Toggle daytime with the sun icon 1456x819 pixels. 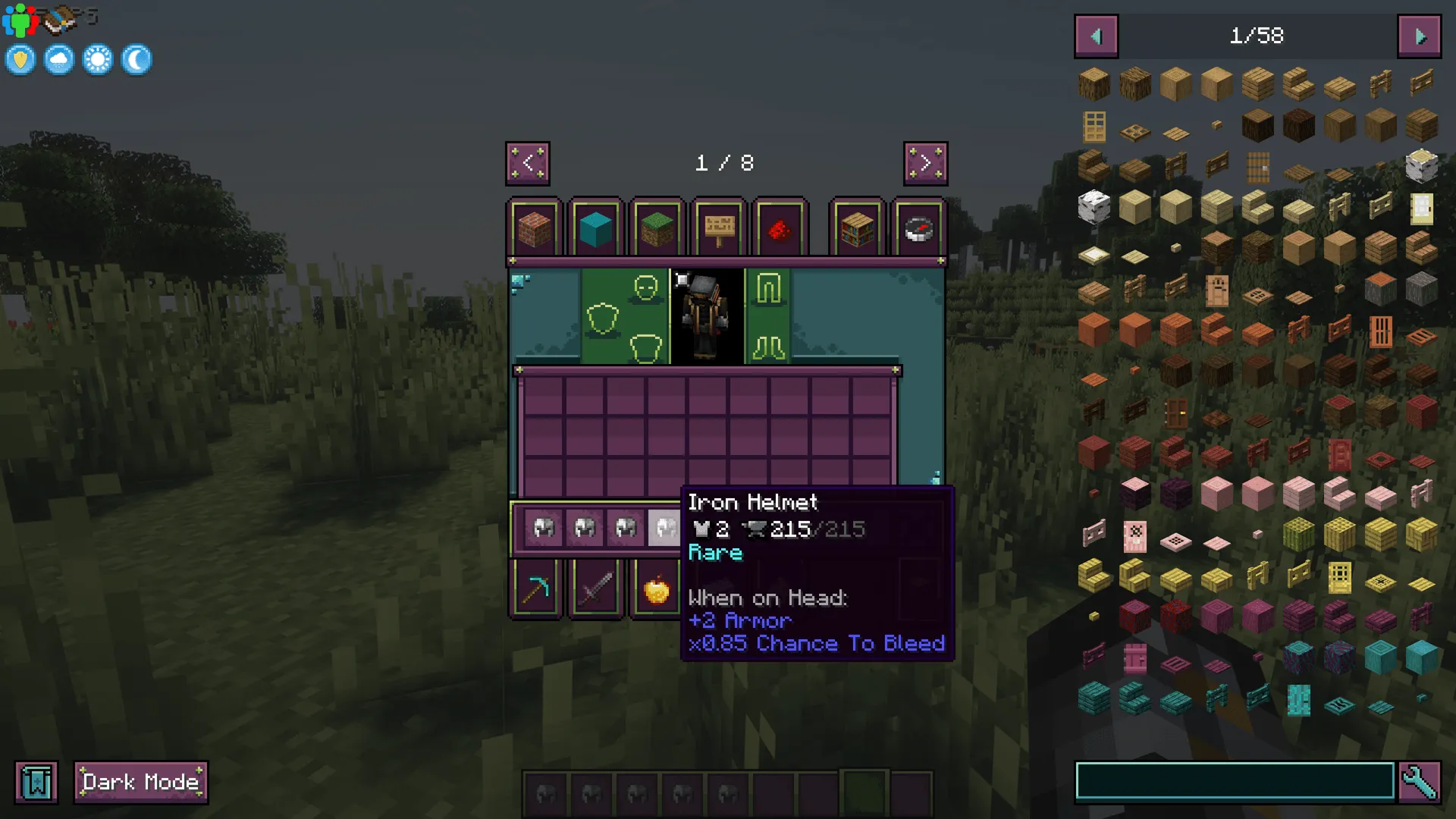(97, 59)
